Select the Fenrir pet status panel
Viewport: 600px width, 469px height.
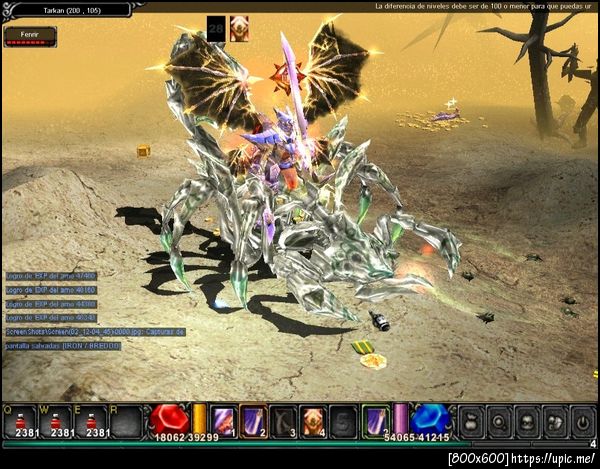[30, 37]
